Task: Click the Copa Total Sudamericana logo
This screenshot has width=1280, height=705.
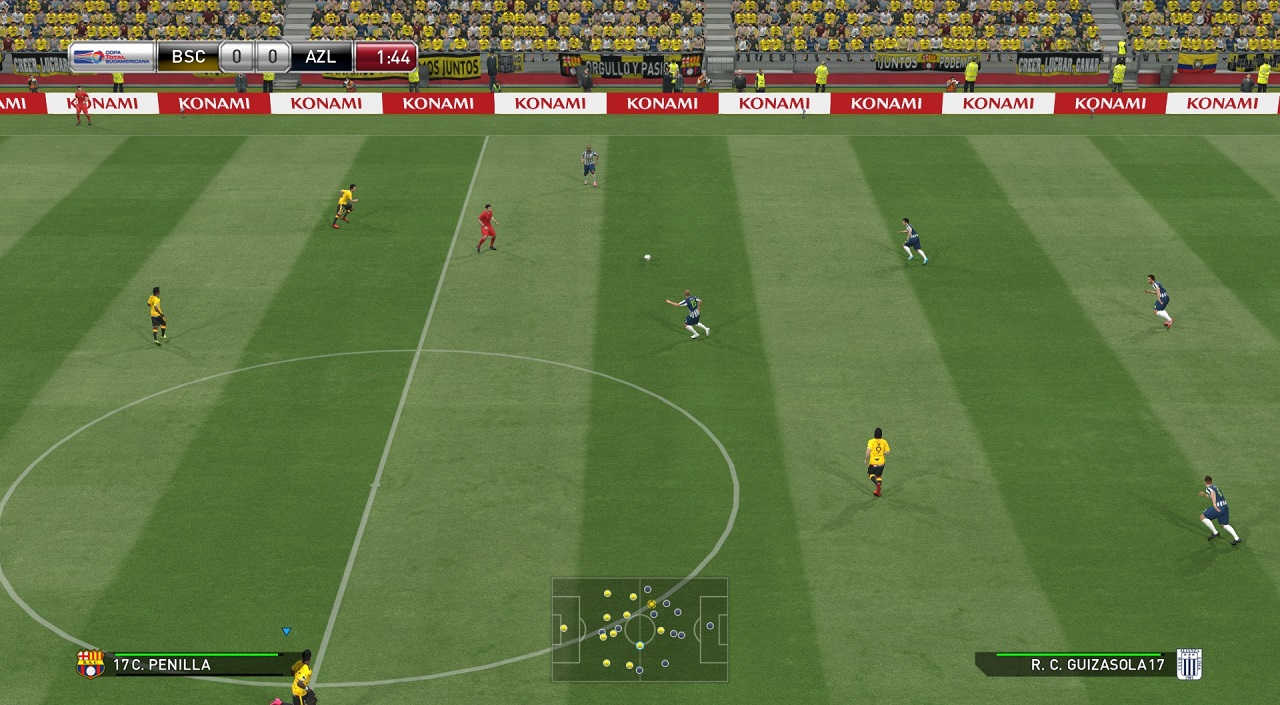Action: coord(112,56)
